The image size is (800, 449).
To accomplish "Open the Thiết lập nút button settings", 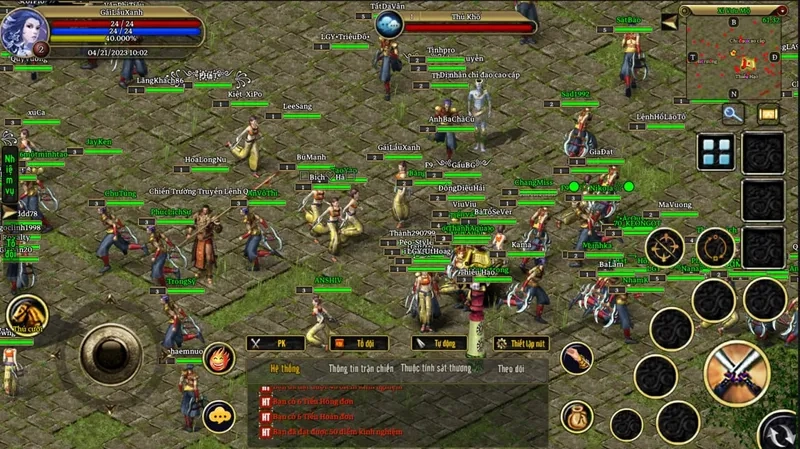I will tap(522, 343).
